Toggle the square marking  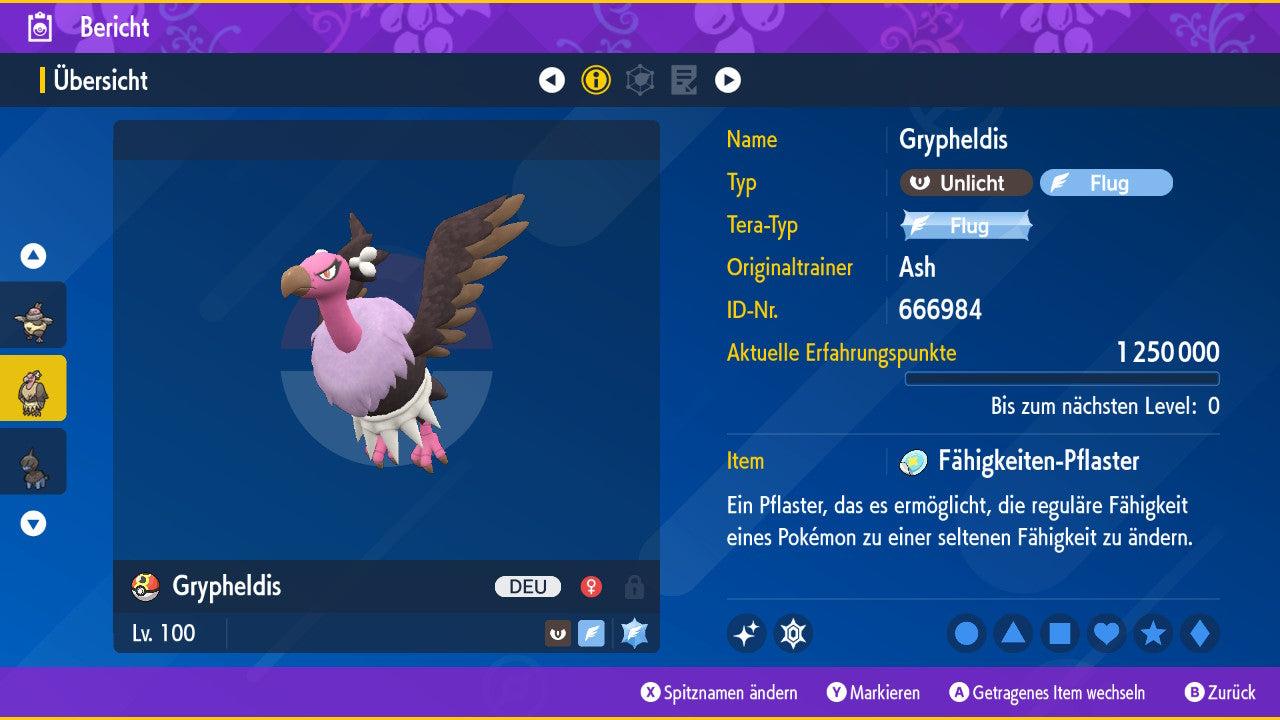[x=1060, y=633]
